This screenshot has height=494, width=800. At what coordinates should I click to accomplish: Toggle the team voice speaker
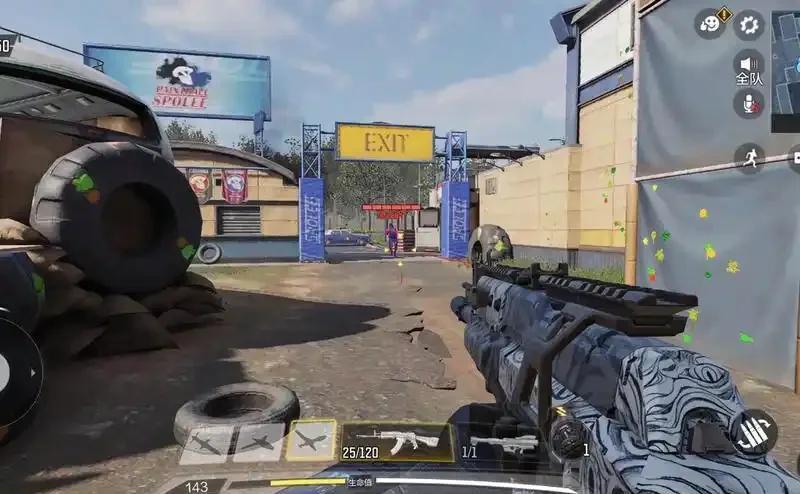click(x=749, y=65)
